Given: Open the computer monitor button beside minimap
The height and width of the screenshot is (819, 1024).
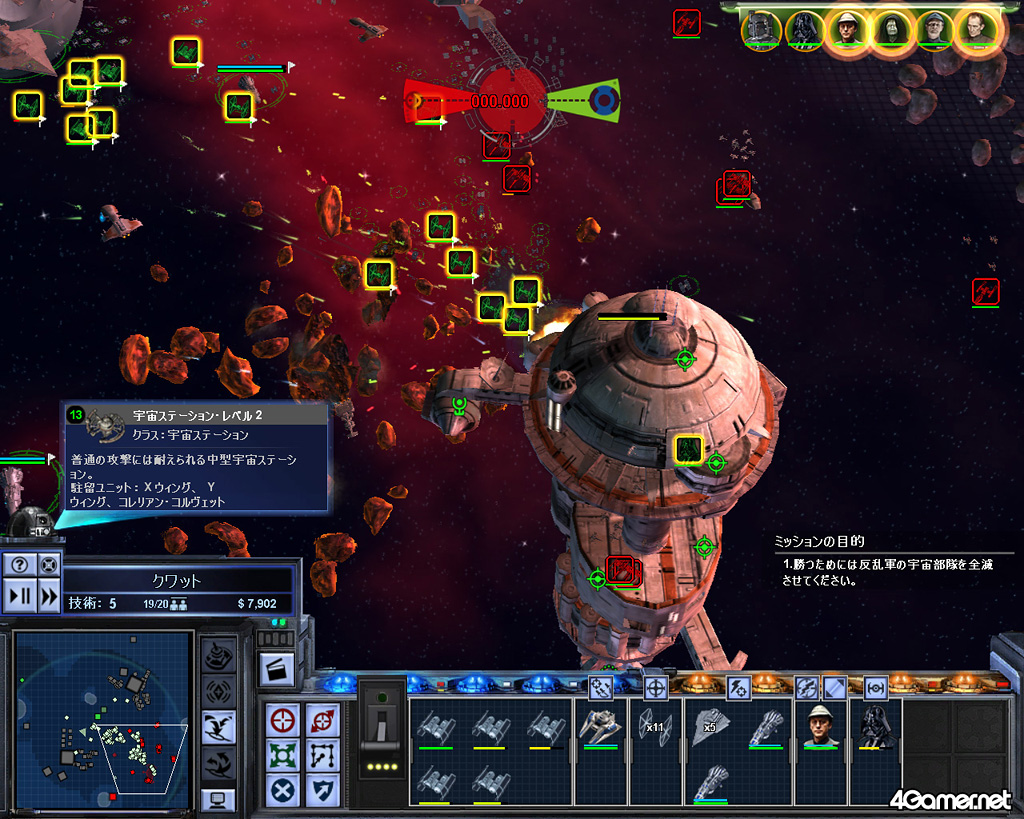Looking at the screenshot, I should tap(218, 798).
